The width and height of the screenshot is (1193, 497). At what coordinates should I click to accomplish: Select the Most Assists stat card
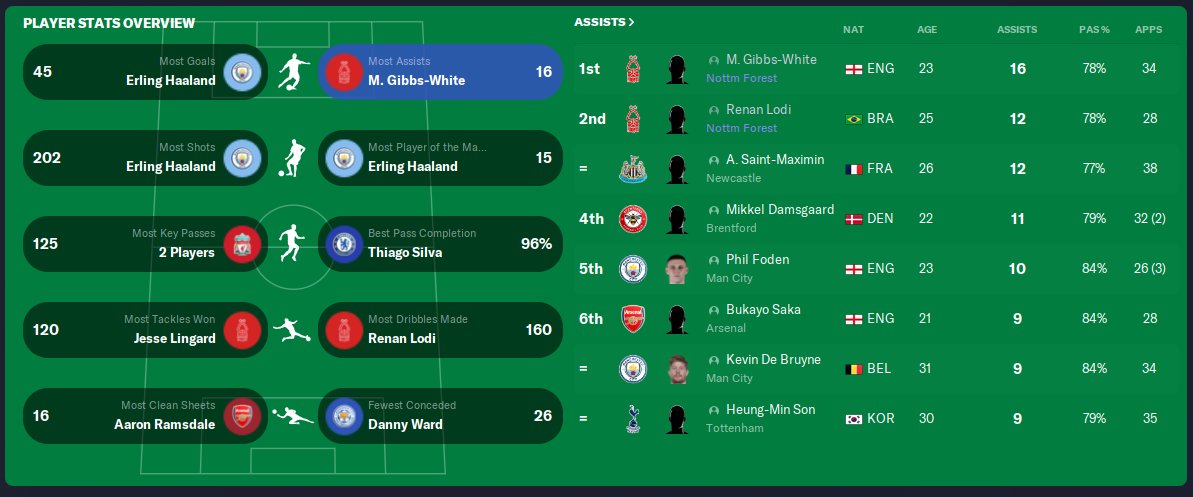pyautogui.click(x=440, y=72)
